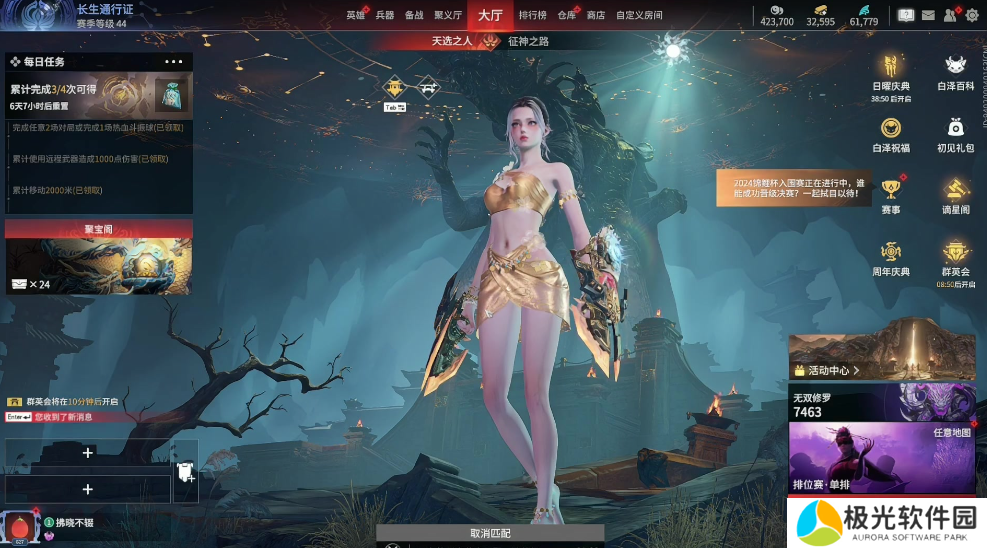Viewport: 987px width, 548px height.
Task: Claim the 初见礼包 gift pack
Action: pos(955,133)
